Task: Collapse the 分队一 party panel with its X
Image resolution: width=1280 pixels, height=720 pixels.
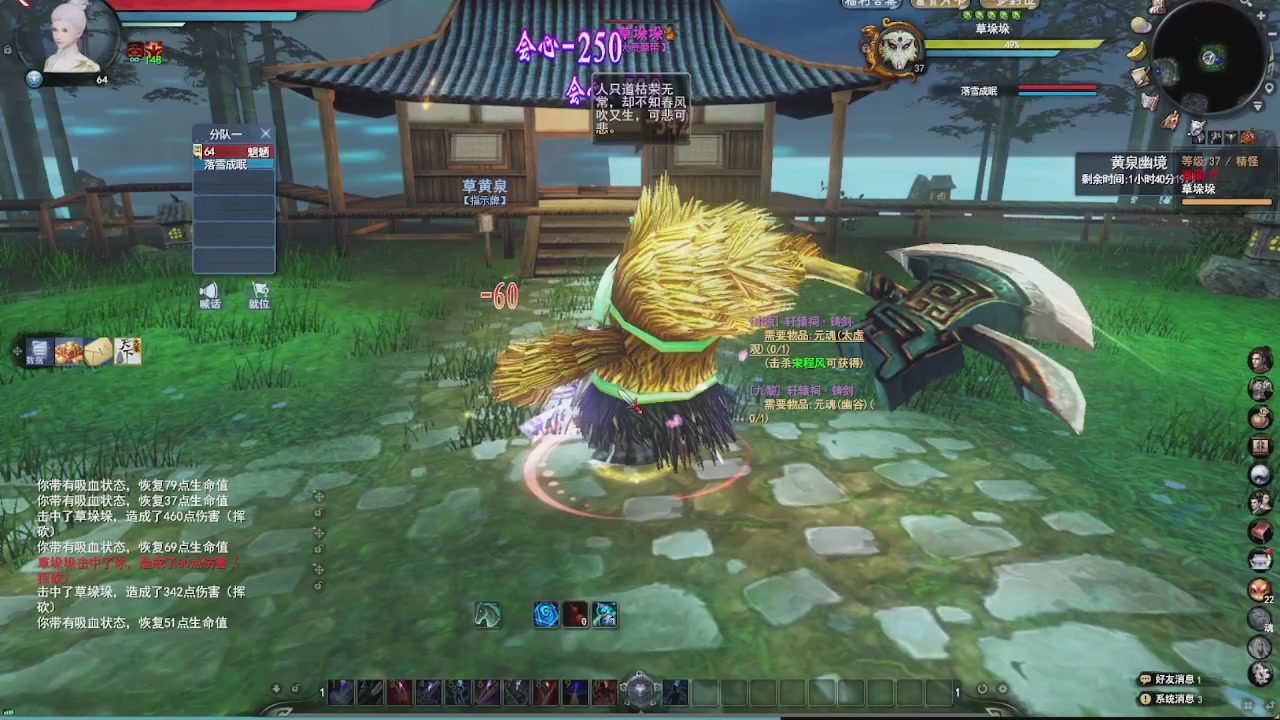Action: pos(265,133)
